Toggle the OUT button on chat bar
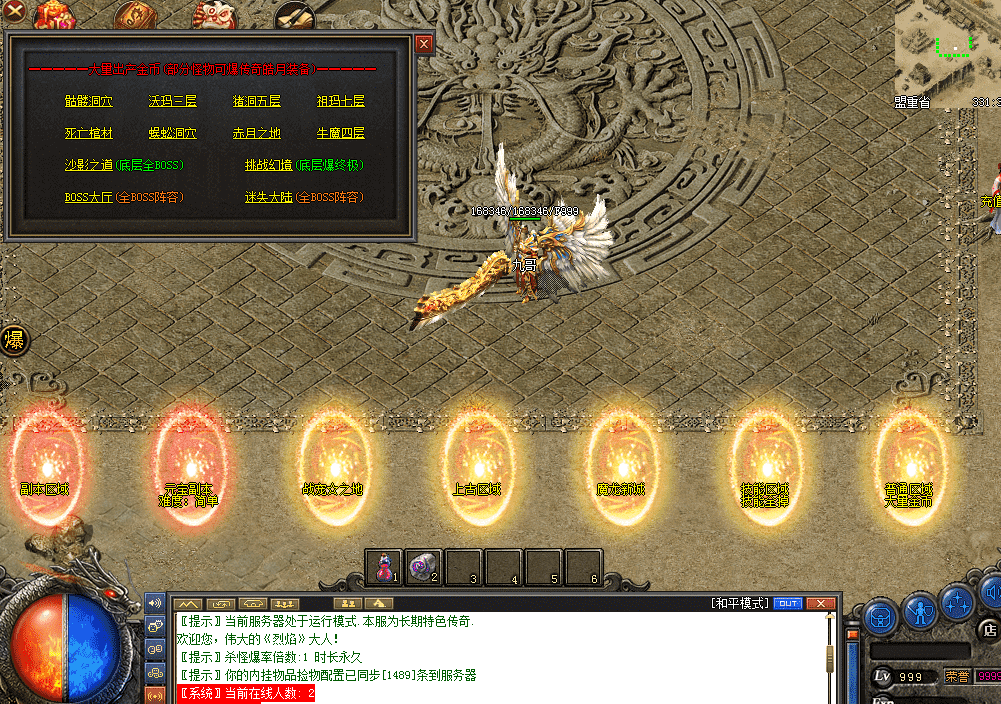The image size is (1001, 704). pyautogui.click(x=788, y=603)
